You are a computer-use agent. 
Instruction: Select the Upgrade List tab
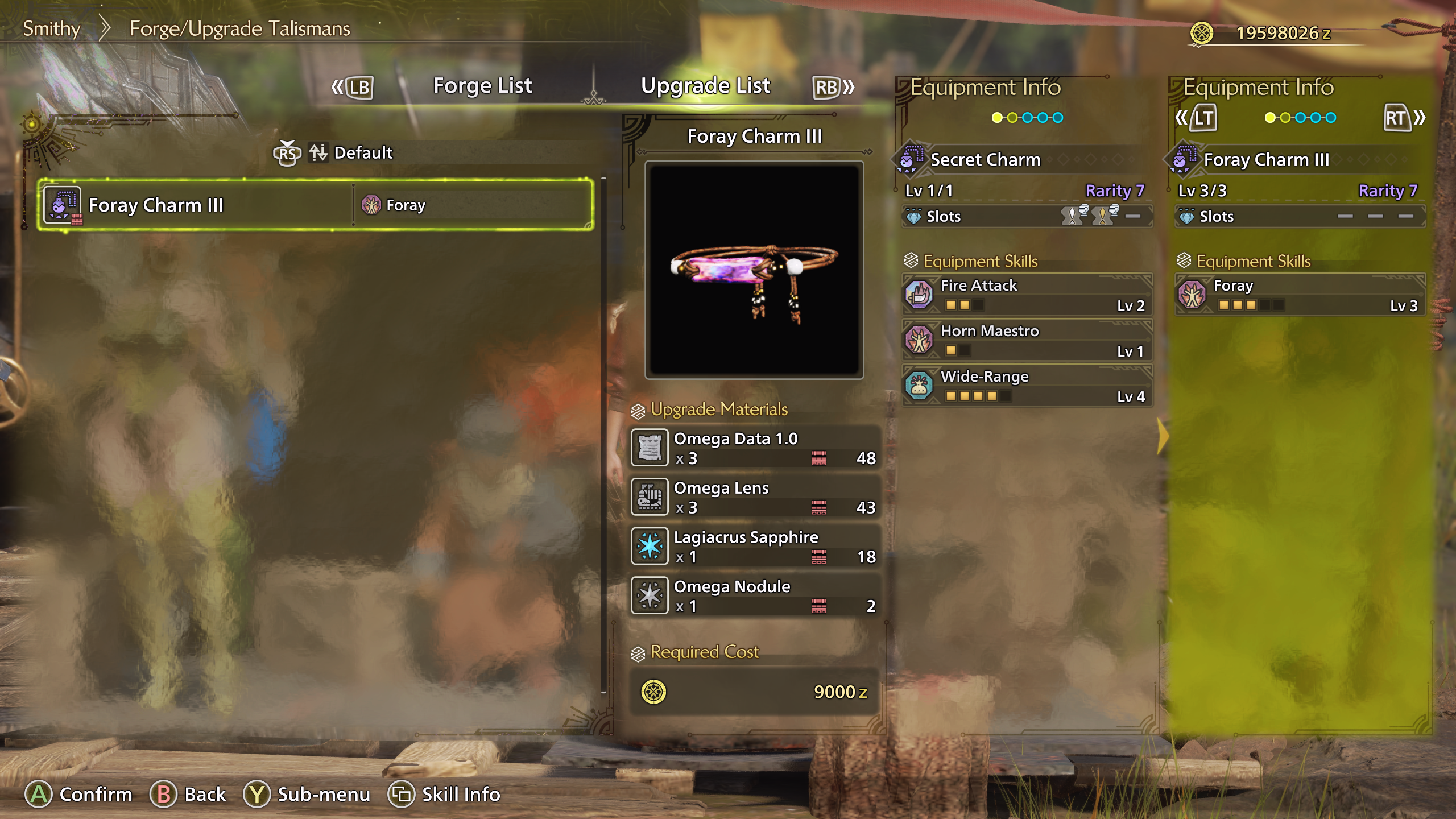[705, 86]
